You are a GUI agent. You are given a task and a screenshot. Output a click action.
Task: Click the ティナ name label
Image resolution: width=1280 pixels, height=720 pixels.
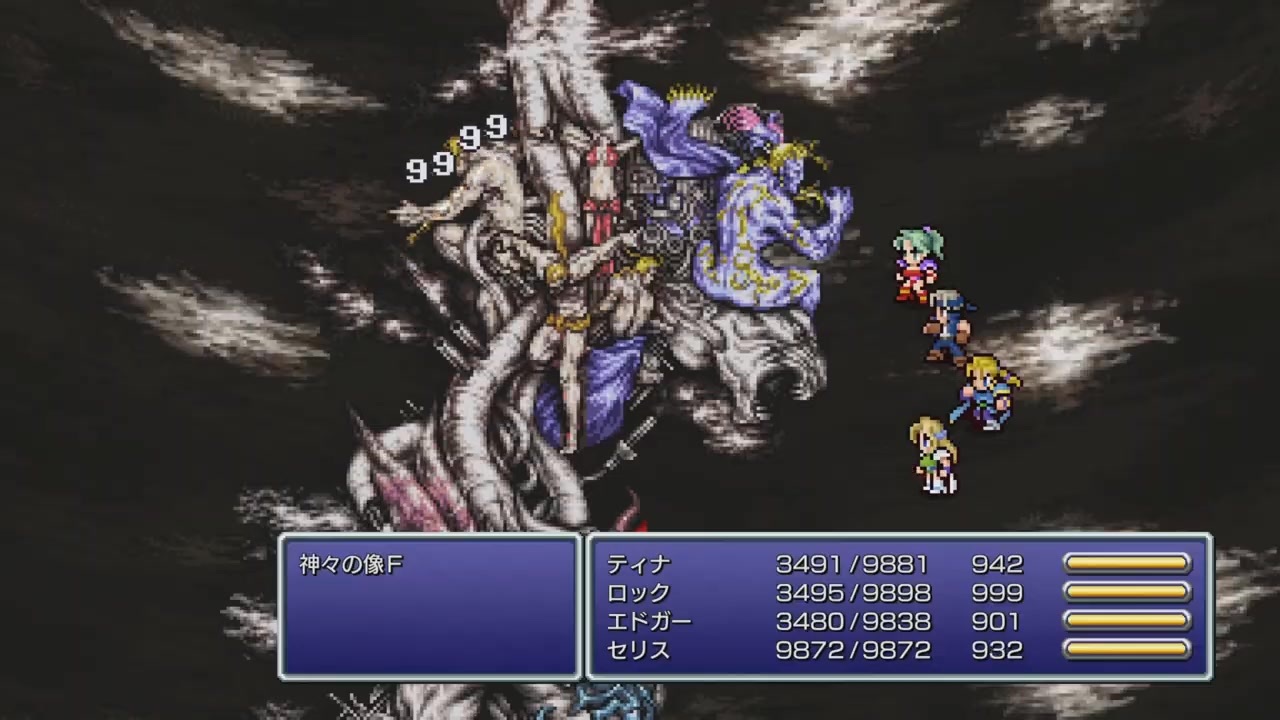coord(636,565)
